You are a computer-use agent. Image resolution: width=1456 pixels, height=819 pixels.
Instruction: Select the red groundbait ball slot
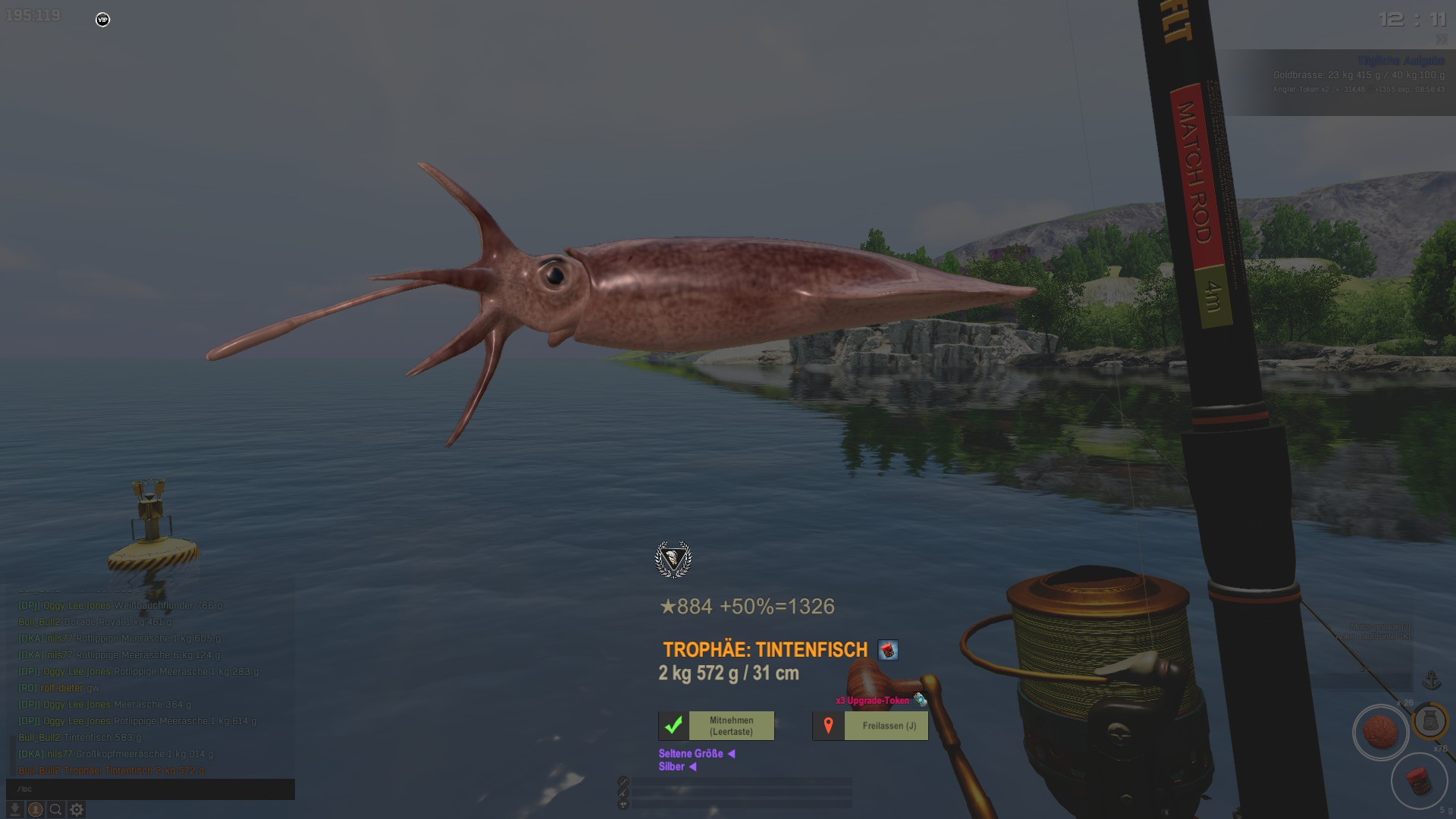(x=1380, y=733)
